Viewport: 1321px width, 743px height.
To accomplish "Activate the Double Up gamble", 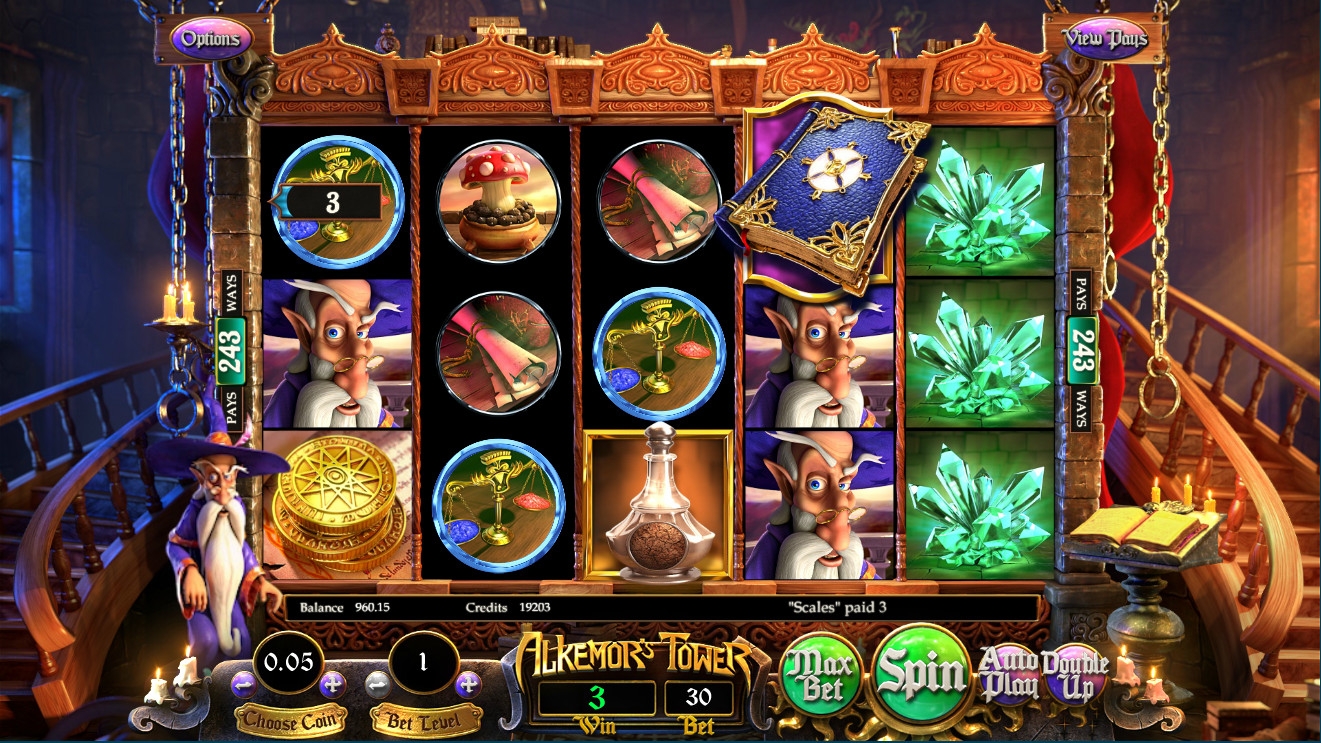I will click(x=1075, y=674).
